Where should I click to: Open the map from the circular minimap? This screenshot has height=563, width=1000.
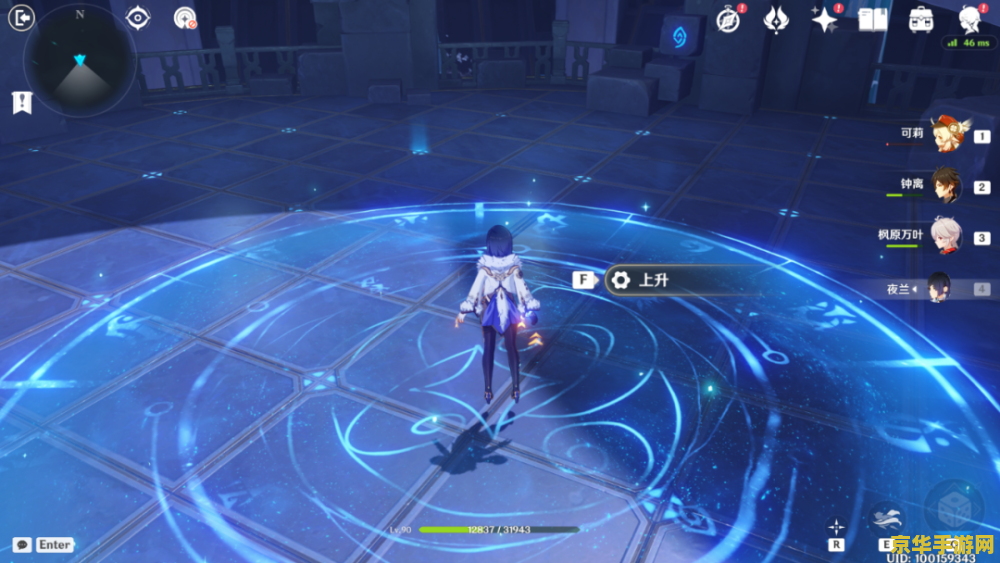80,59
